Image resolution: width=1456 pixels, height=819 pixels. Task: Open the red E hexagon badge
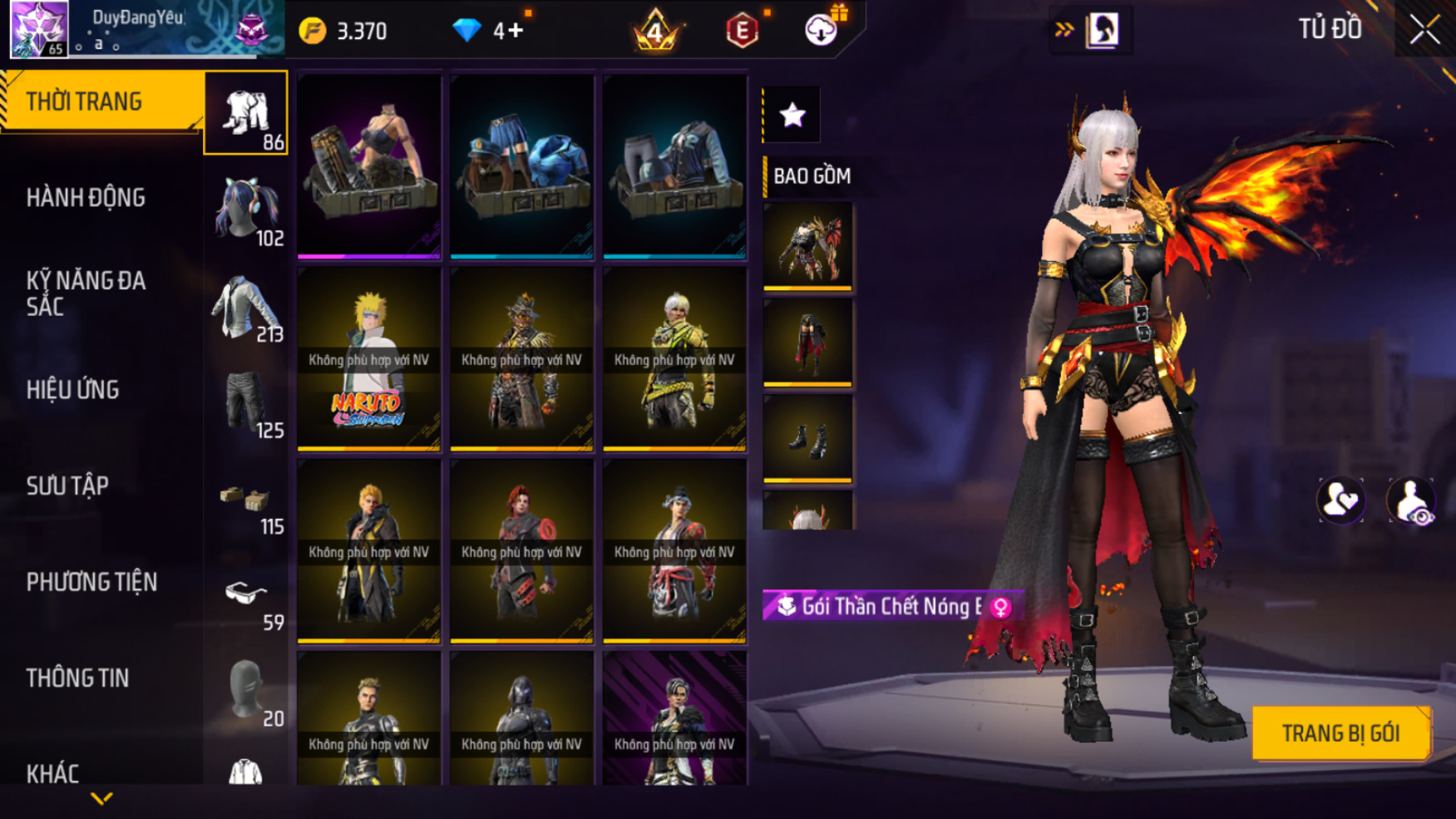(742, 32)
